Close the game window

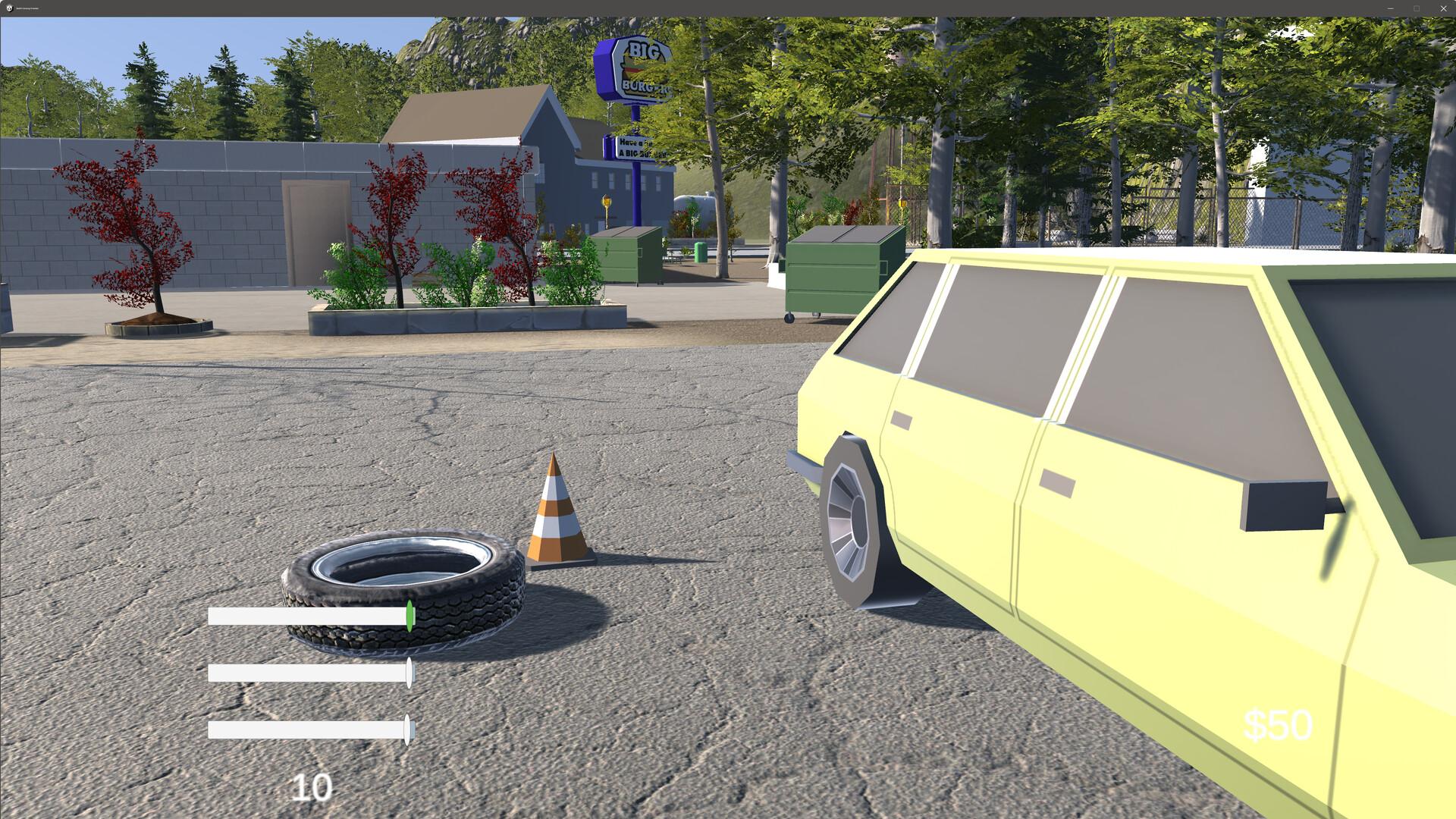pos(1443,8)
